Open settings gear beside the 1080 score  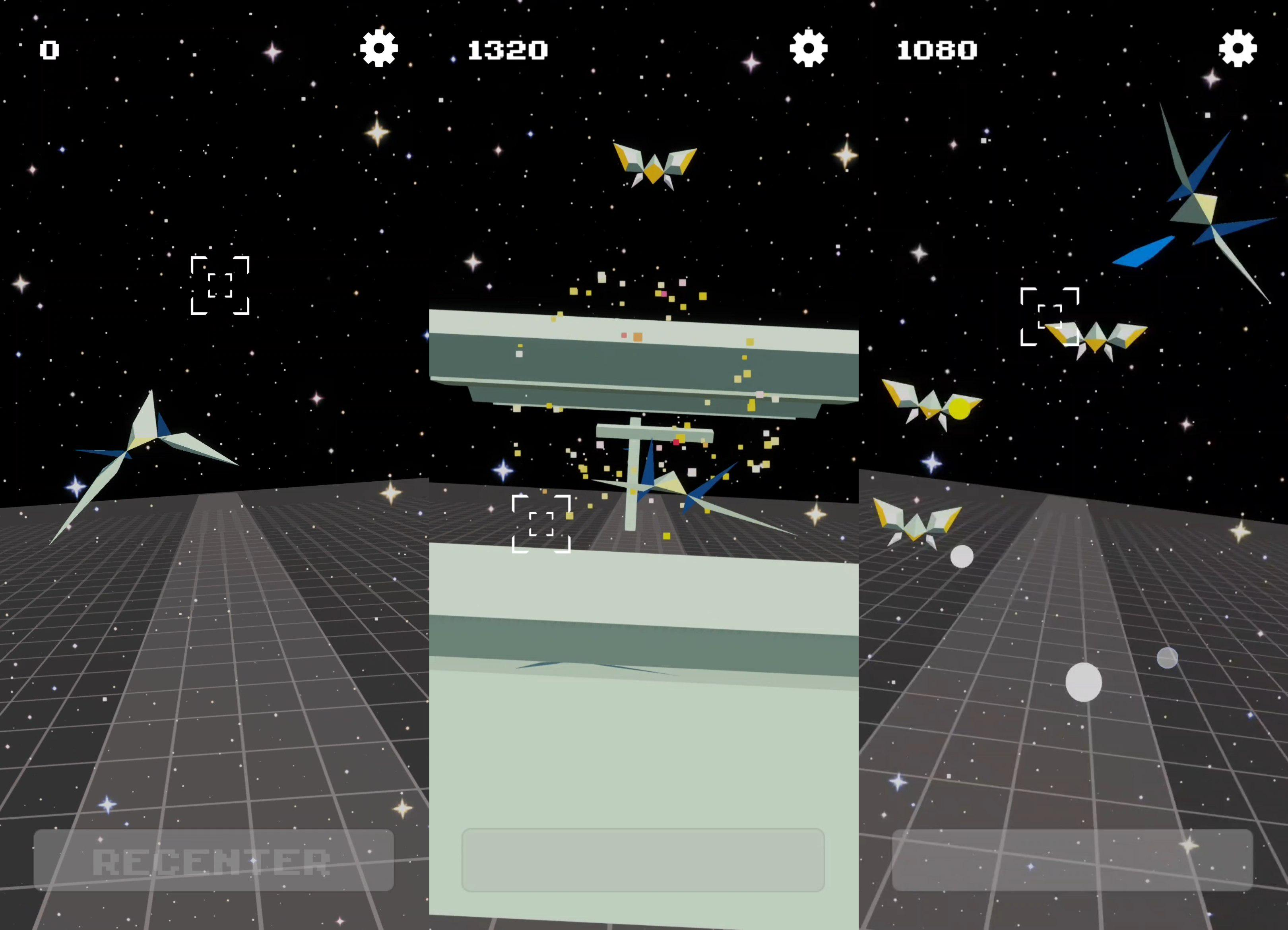pyautogui.click(x=1238, y=48)
